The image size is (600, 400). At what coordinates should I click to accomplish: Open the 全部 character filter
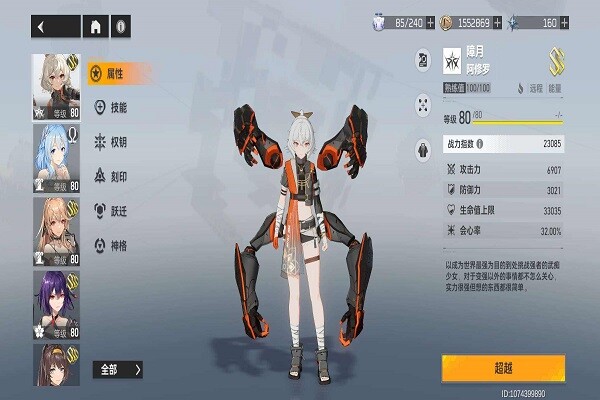pyautogui.click(x=119, y=369)
